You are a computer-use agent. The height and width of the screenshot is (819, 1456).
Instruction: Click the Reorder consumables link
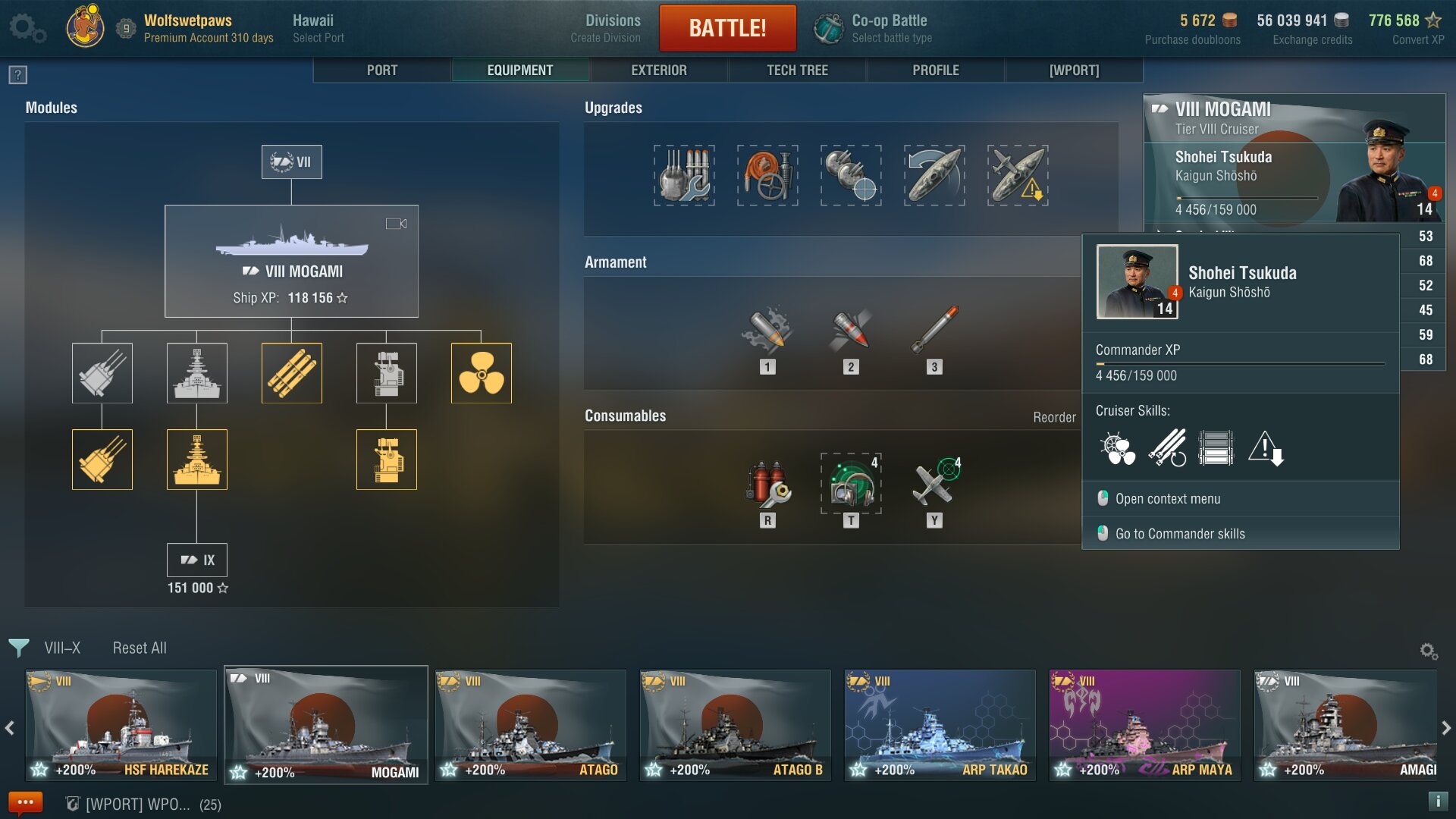point(1054,417)
